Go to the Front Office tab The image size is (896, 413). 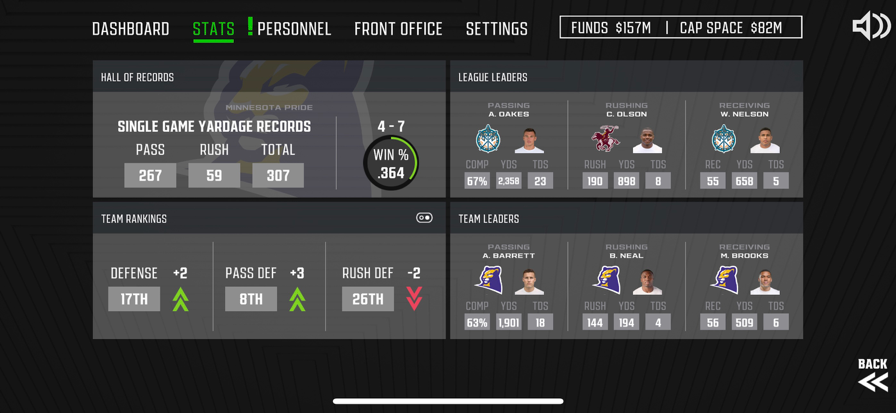pyautogui.click(x=398, y=29)
